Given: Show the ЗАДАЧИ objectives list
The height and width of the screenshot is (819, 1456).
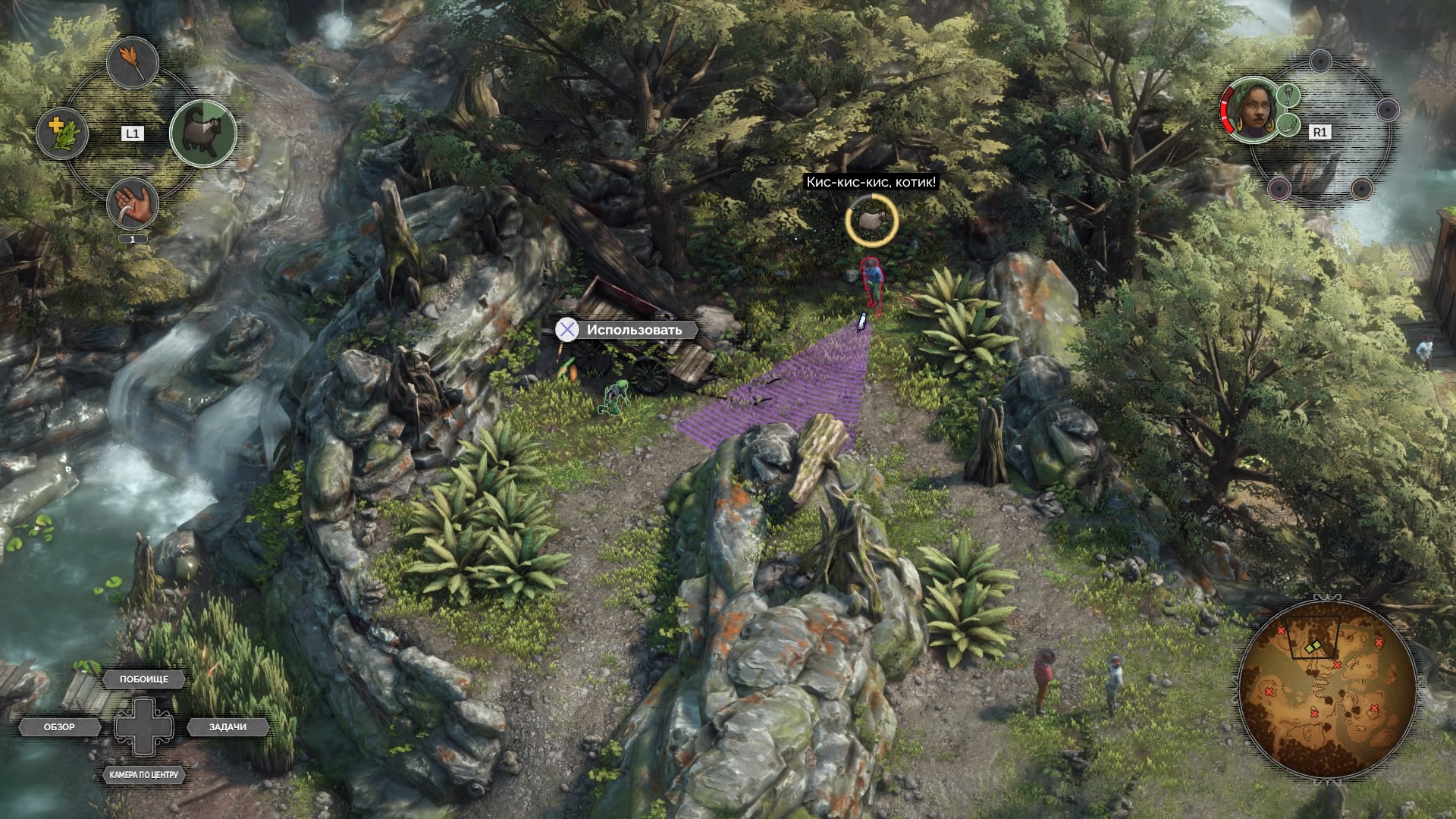Looking at the screenshot, I should coord(227,727).
